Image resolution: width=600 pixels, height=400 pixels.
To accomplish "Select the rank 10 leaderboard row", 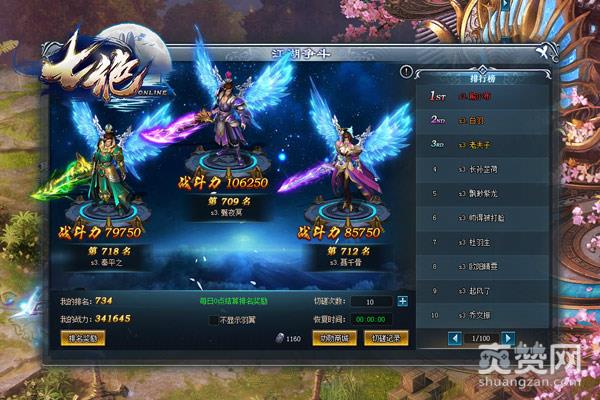I will coord(482,313).
